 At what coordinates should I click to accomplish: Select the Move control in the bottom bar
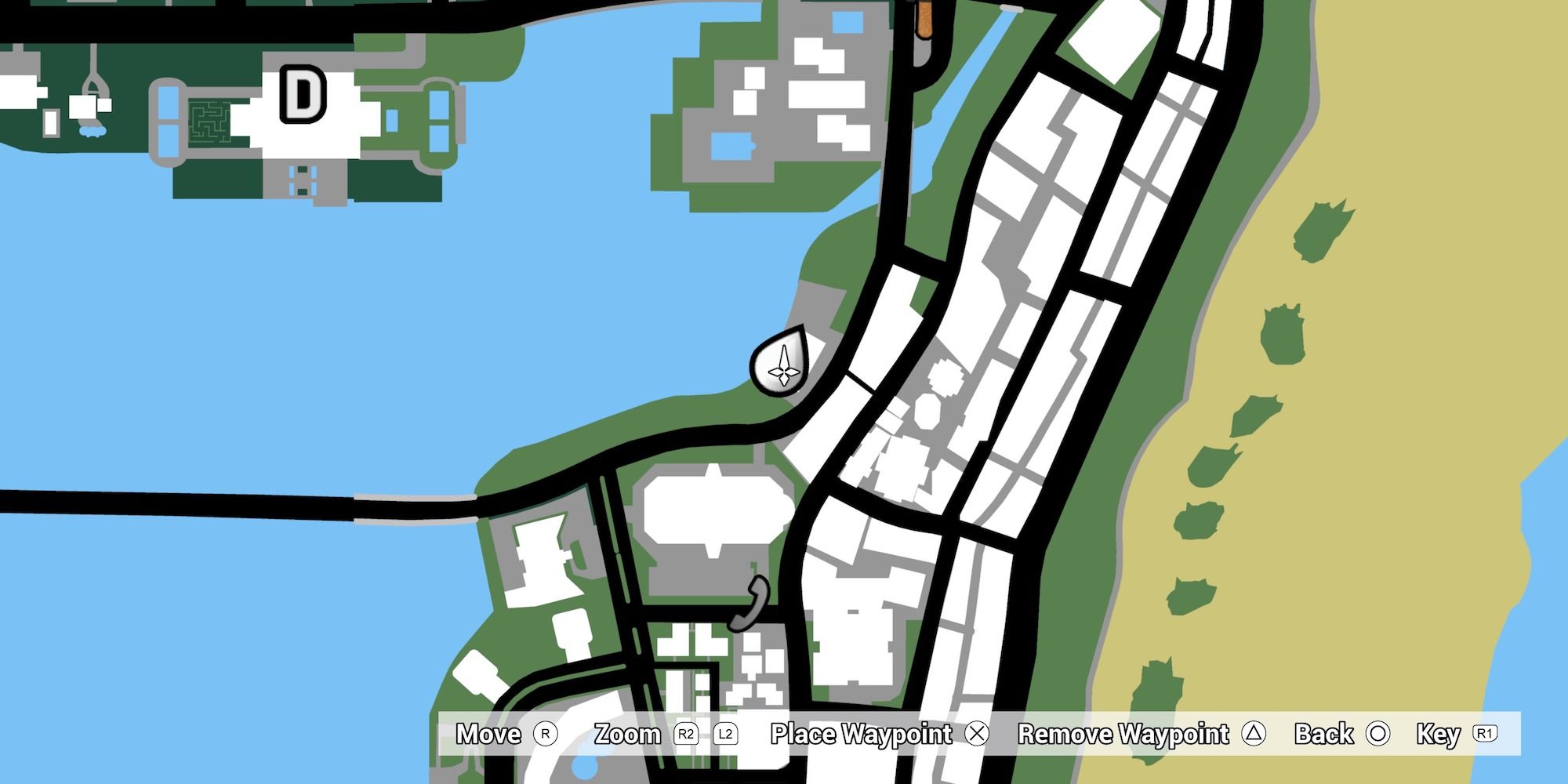488,732
